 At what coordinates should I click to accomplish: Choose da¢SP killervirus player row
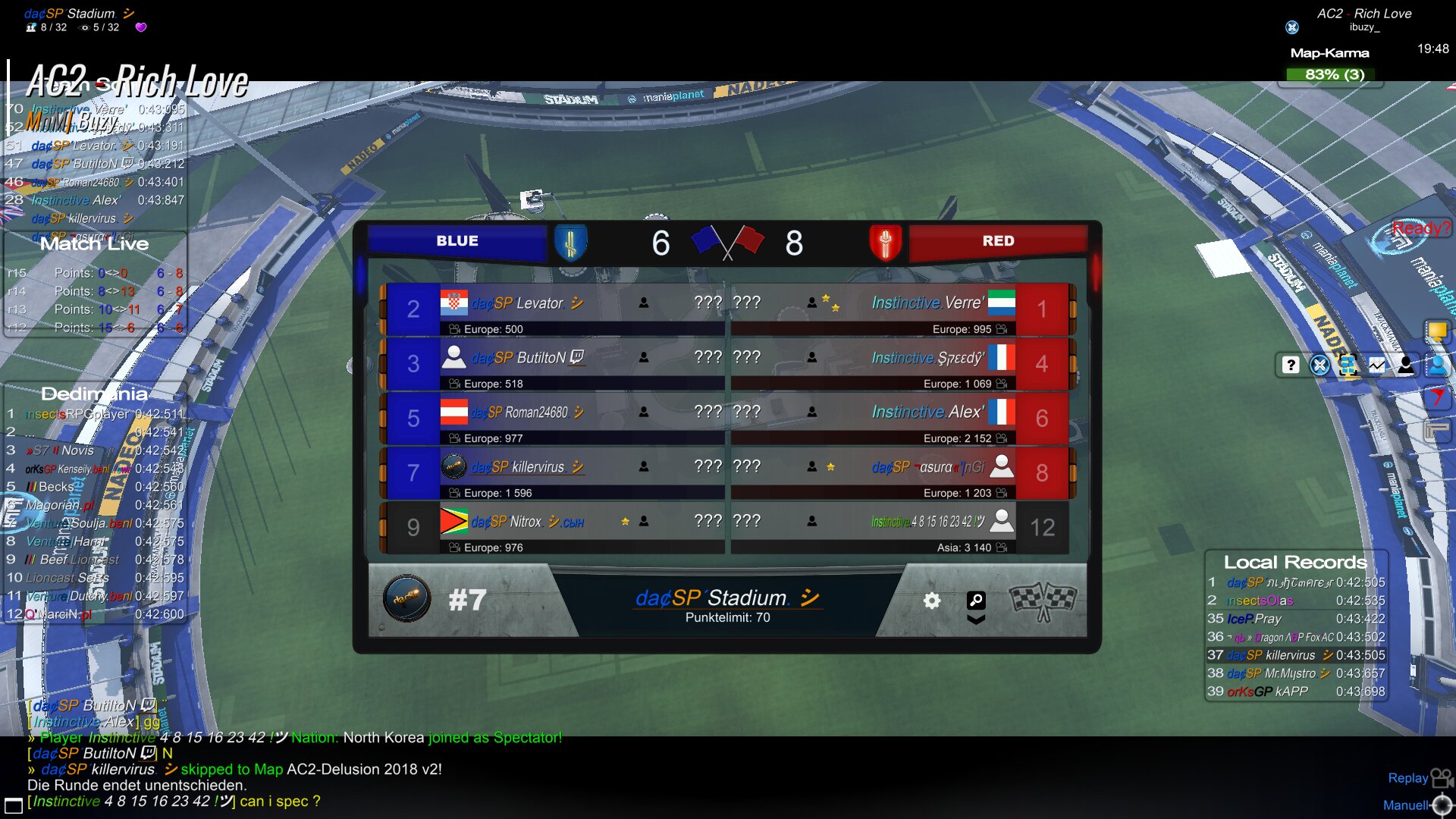pyautogui.click(x=554, y=473)
